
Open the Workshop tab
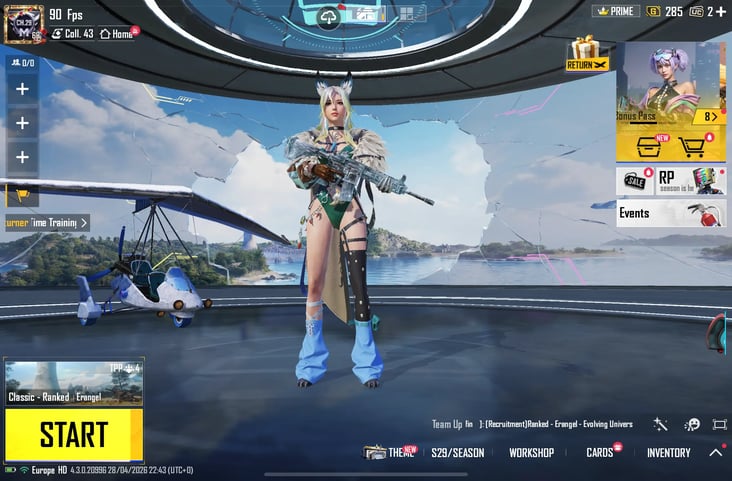[531, 453]
